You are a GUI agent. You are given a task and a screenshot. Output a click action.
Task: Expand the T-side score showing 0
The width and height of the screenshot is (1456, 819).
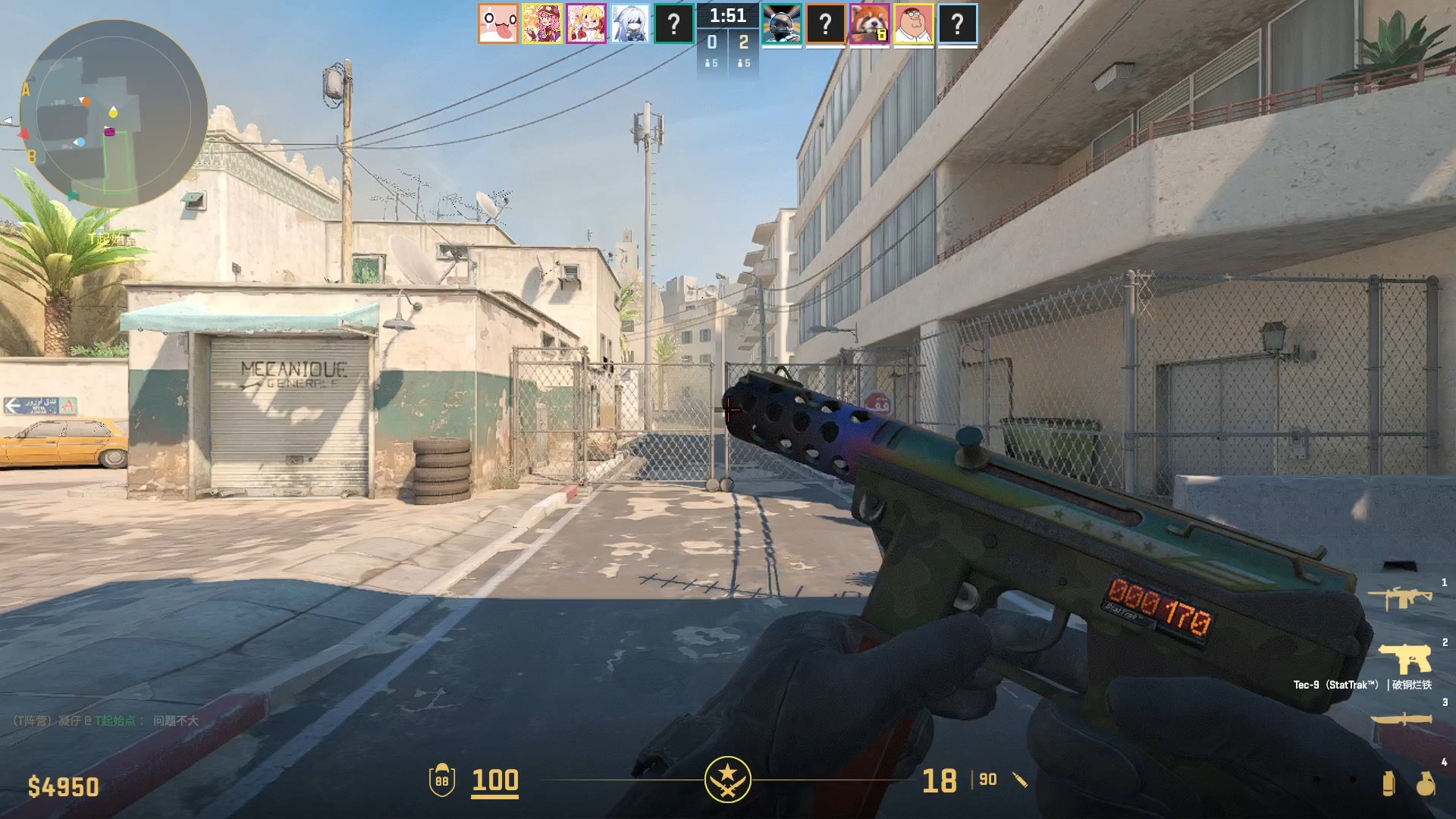(x=711, y=43)
